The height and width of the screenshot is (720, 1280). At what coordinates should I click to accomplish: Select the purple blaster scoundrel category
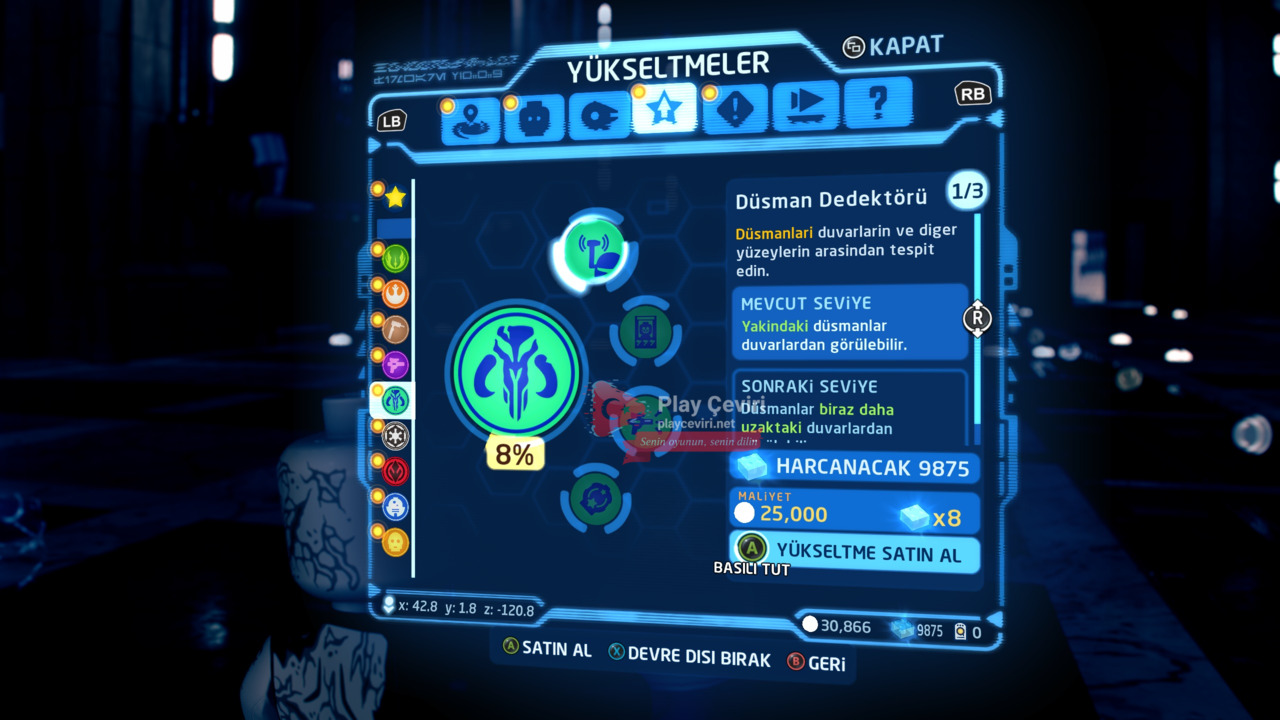[x=395, y=365]
